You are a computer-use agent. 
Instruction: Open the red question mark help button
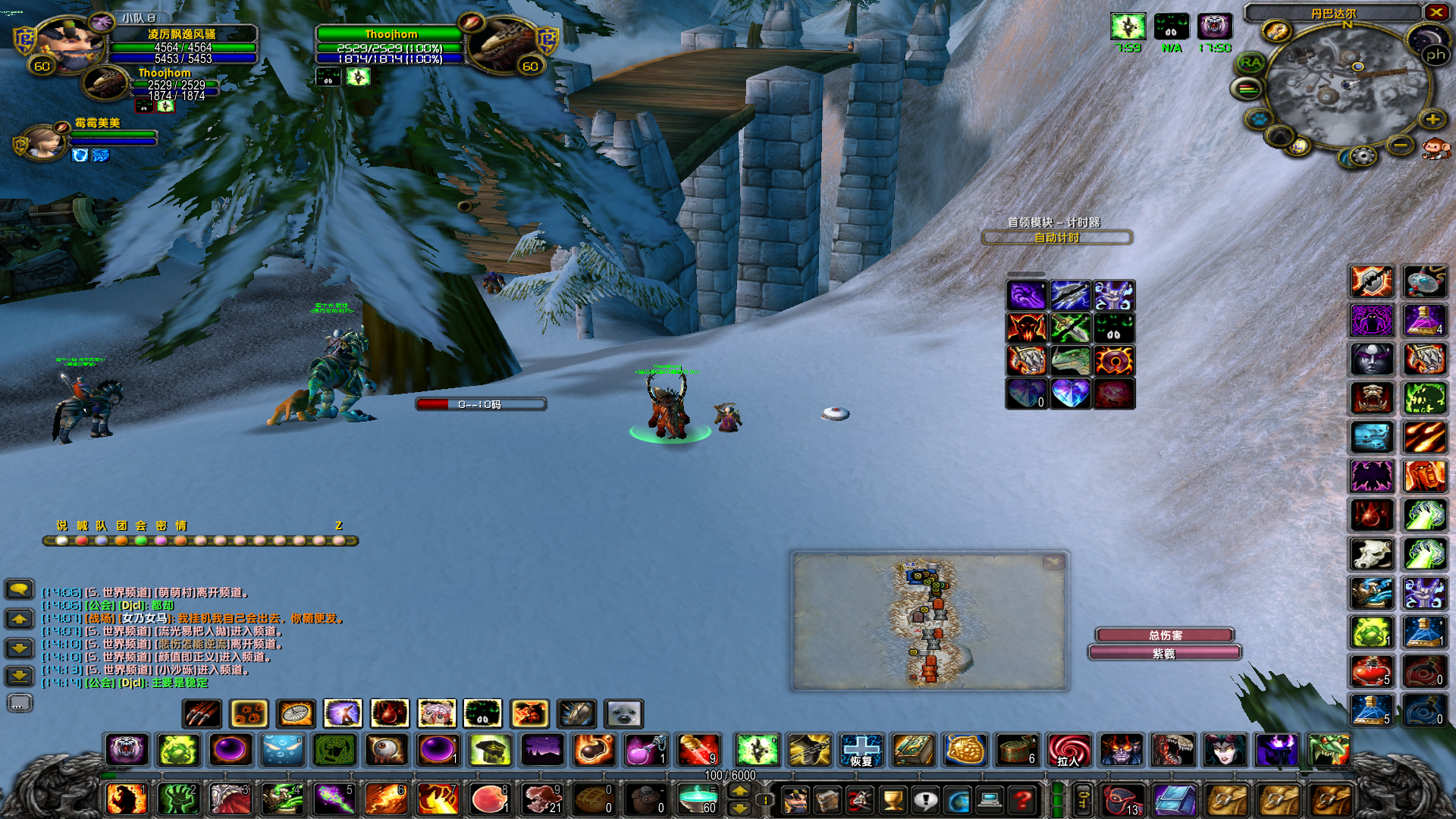[1022, 799]
